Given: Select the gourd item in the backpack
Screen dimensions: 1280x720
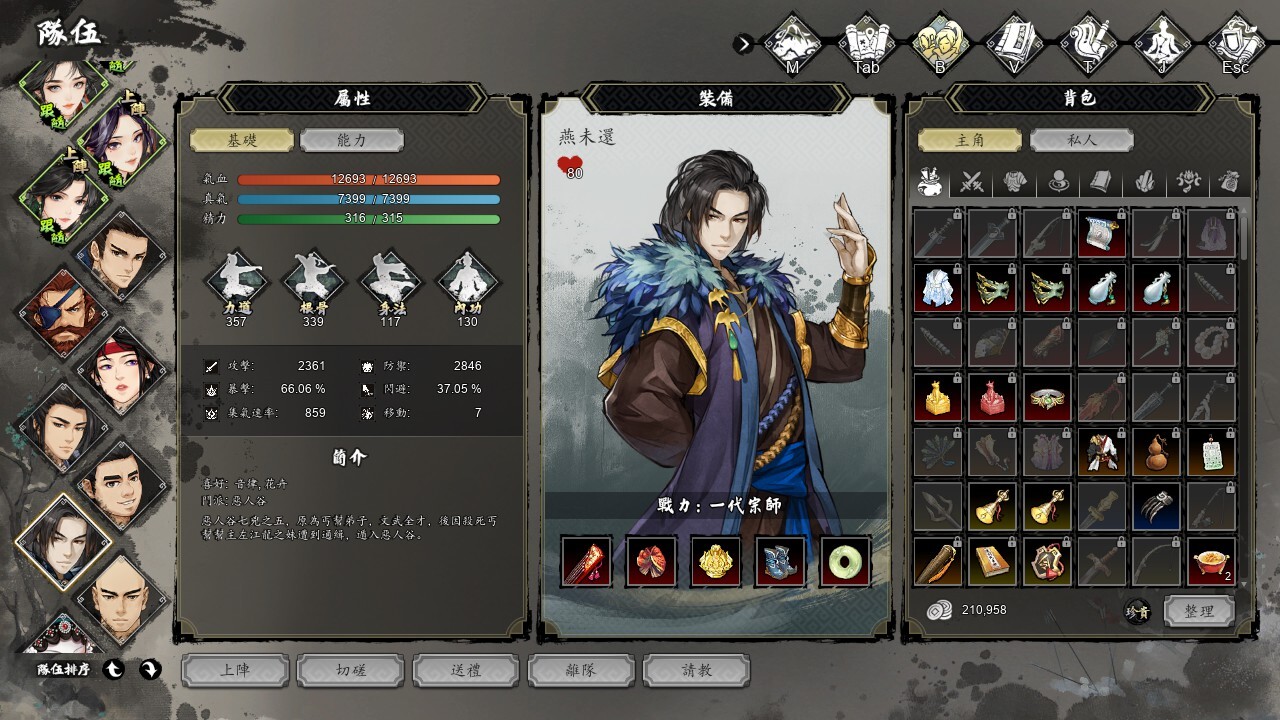Looking at the screenshot, I should [1157, 453].
